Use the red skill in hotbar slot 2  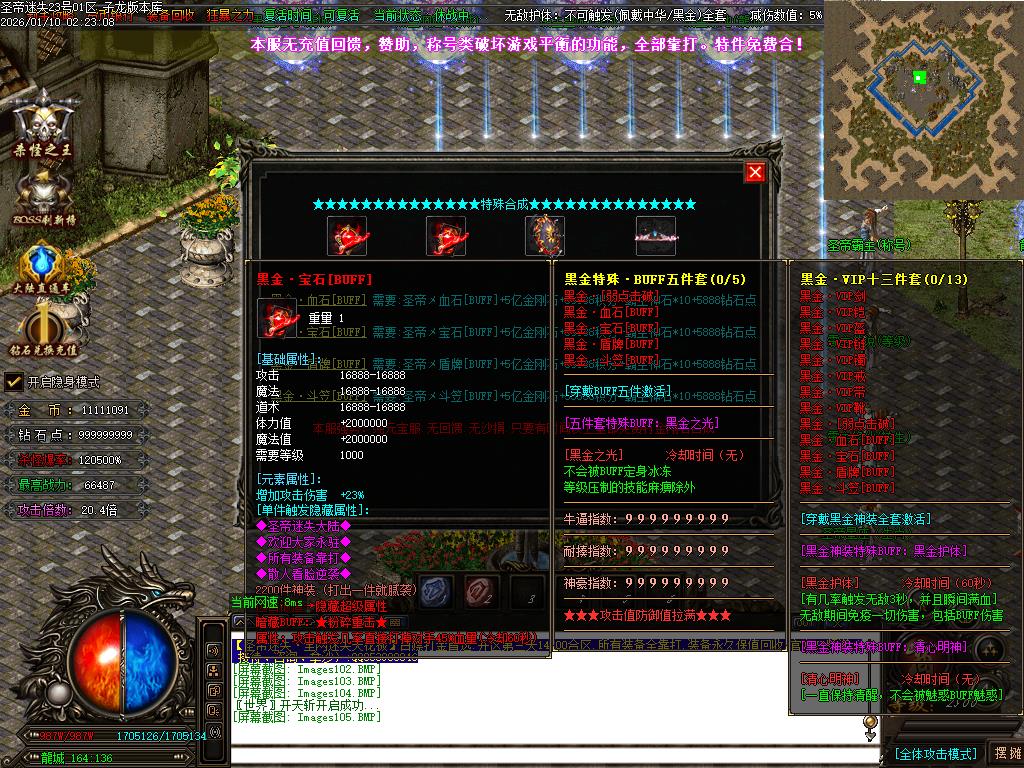[x=482, y=592]
